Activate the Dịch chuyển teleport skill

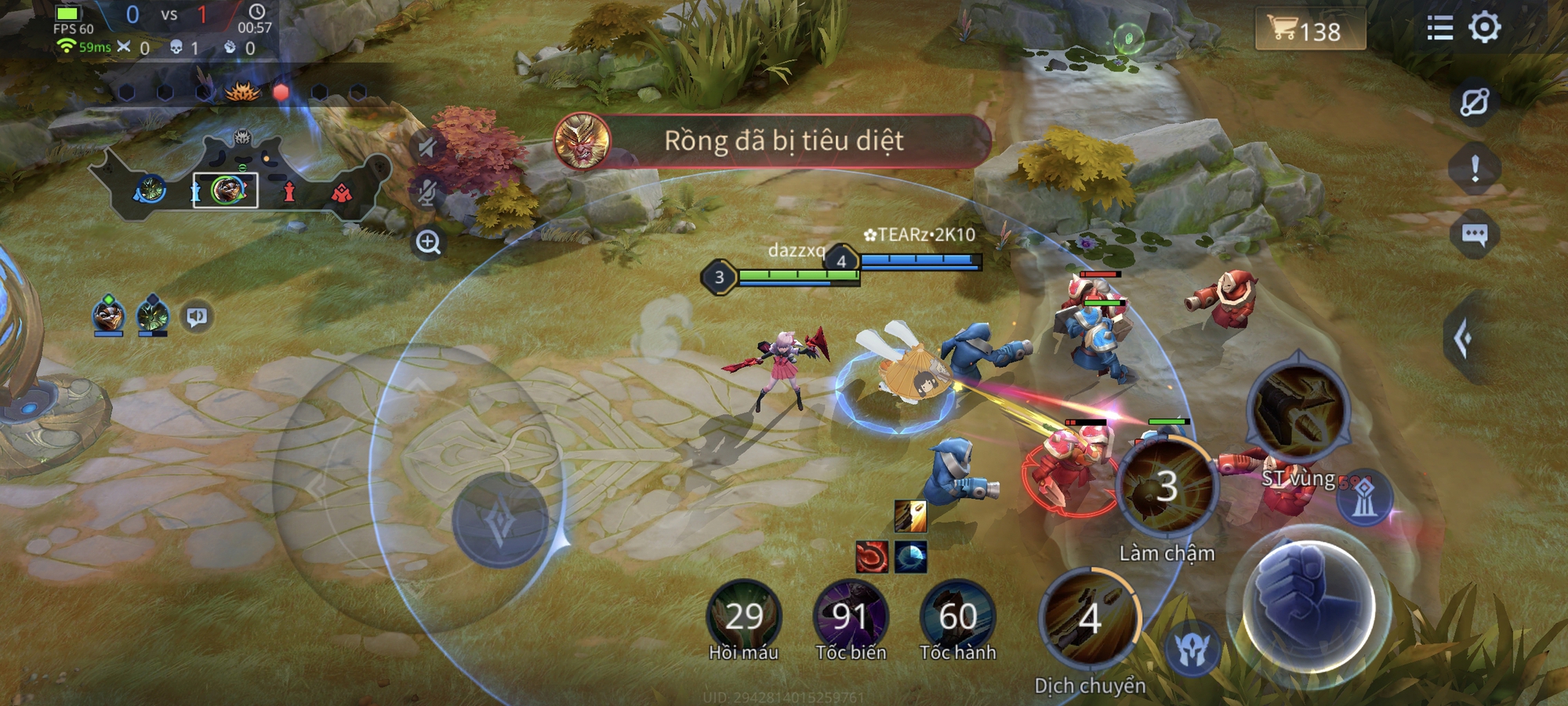pyautogui.click(x=1090, y=620)
